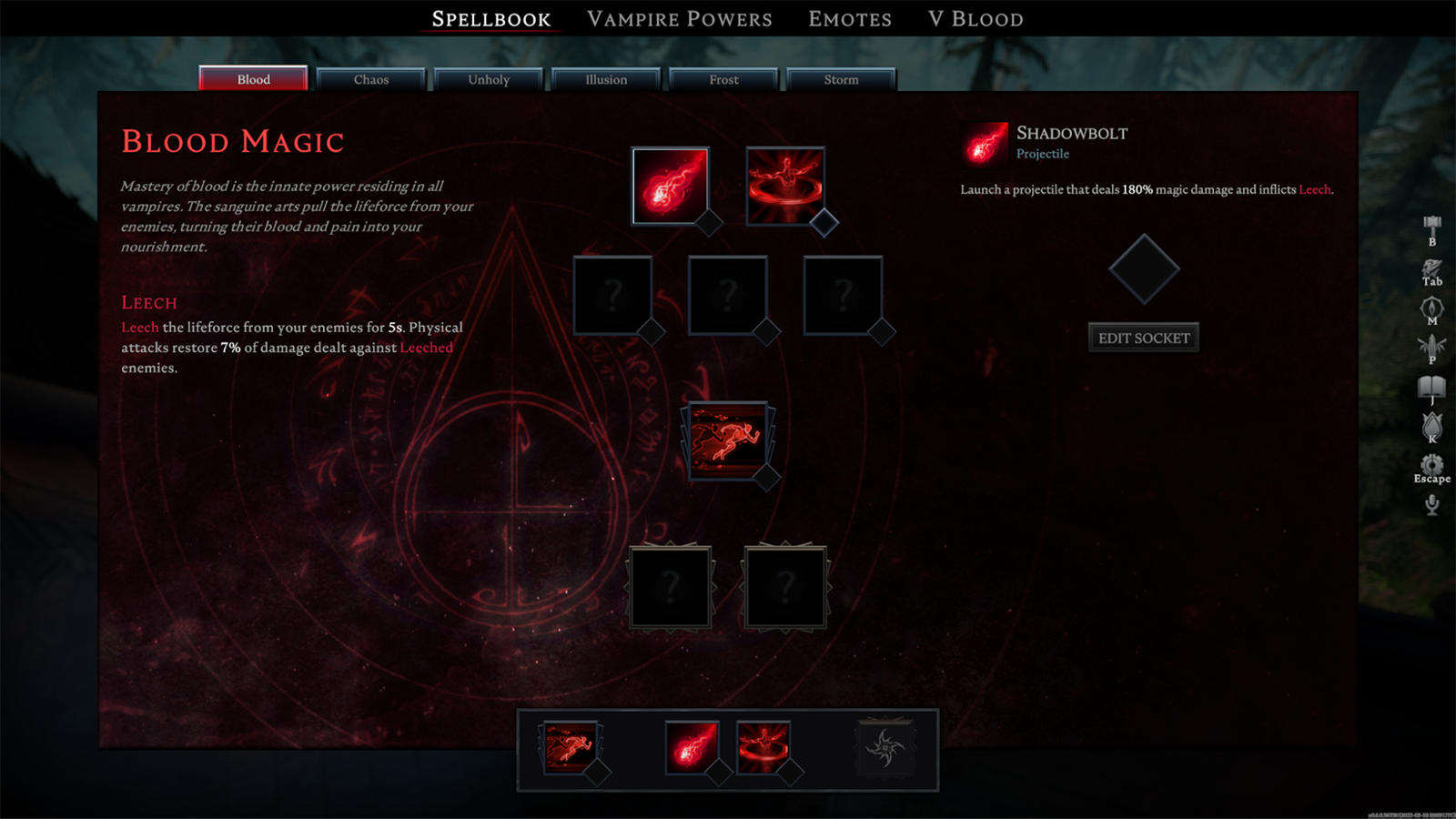Switch to the Vampire Powers tab
This screenshot has width=1456, height=819.
(679, 19)
